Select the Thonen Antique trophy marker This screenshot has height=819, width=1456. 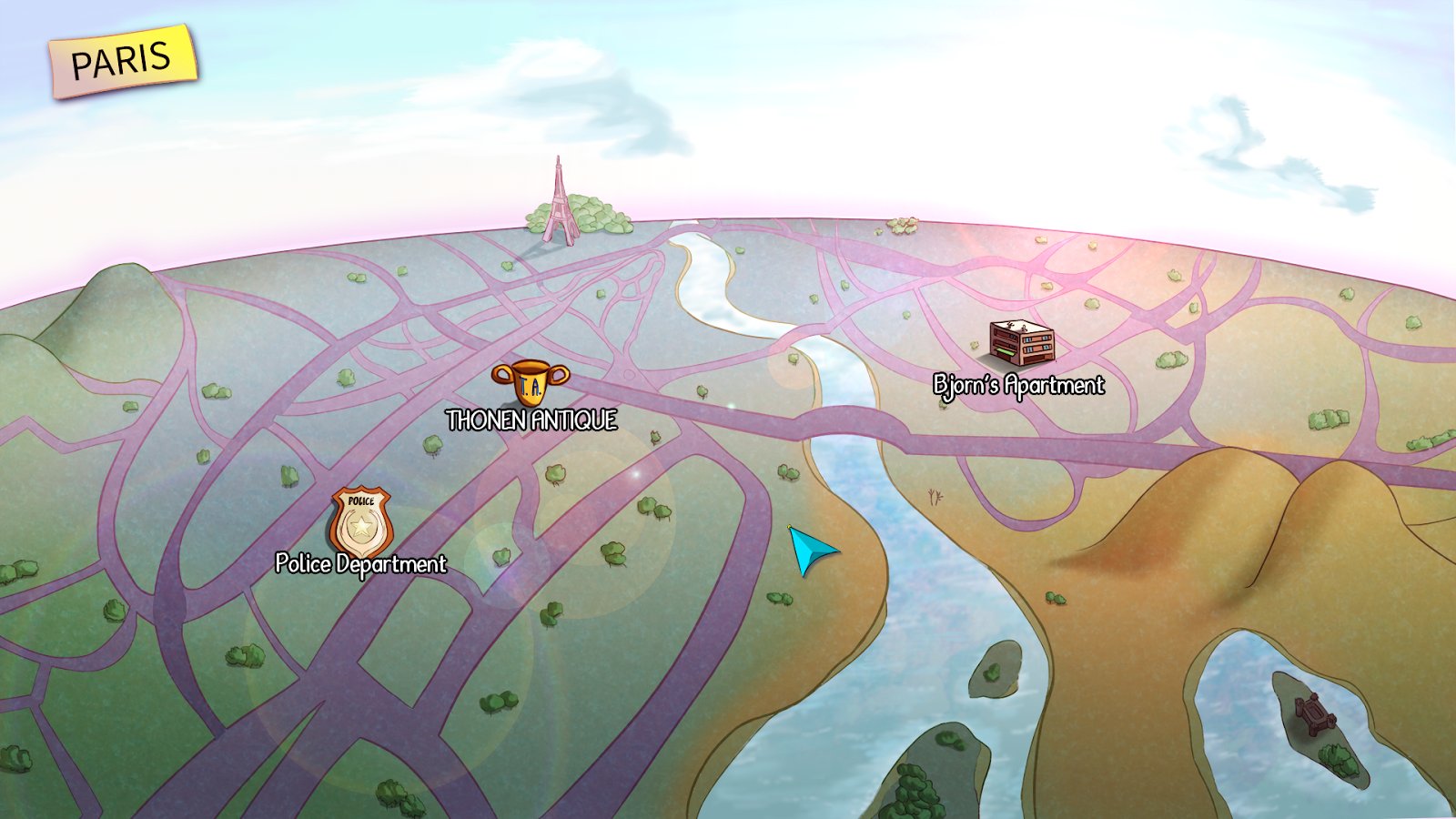tap(531, 381)
